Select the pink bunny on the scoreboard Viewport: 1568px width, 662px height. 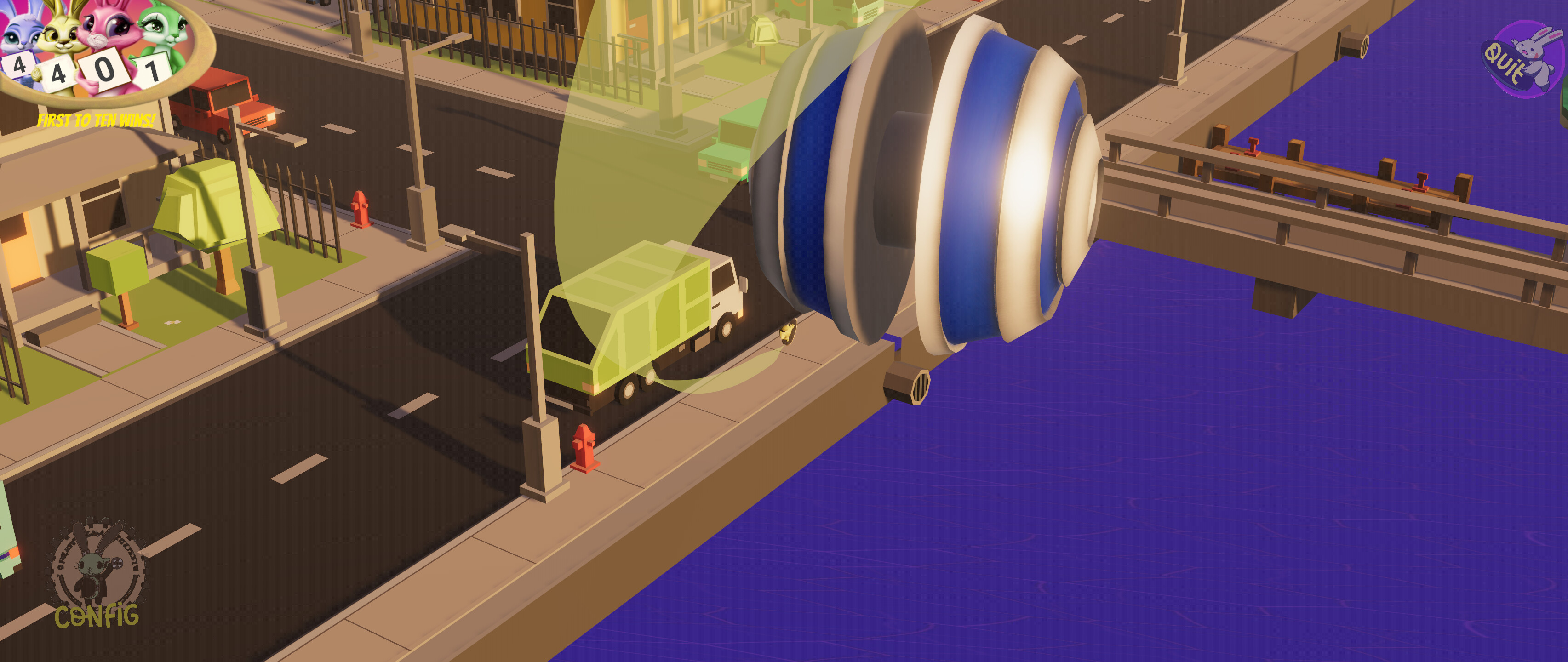pyautogui.click(x=107, y=30)
